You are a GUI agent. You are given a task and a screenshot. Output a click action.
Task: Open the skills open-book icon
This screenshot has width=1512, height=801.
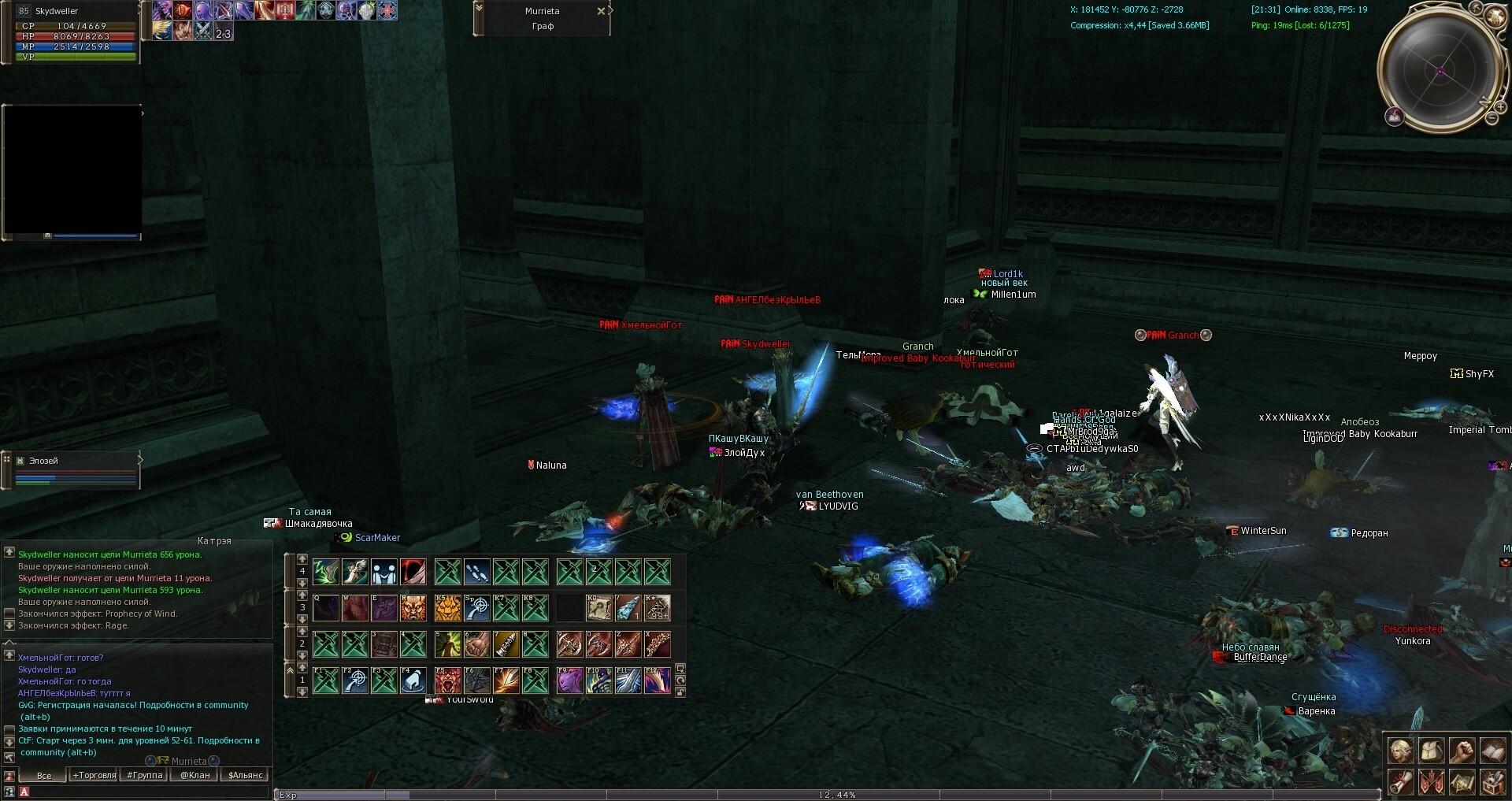click(x=1492, y=751)
